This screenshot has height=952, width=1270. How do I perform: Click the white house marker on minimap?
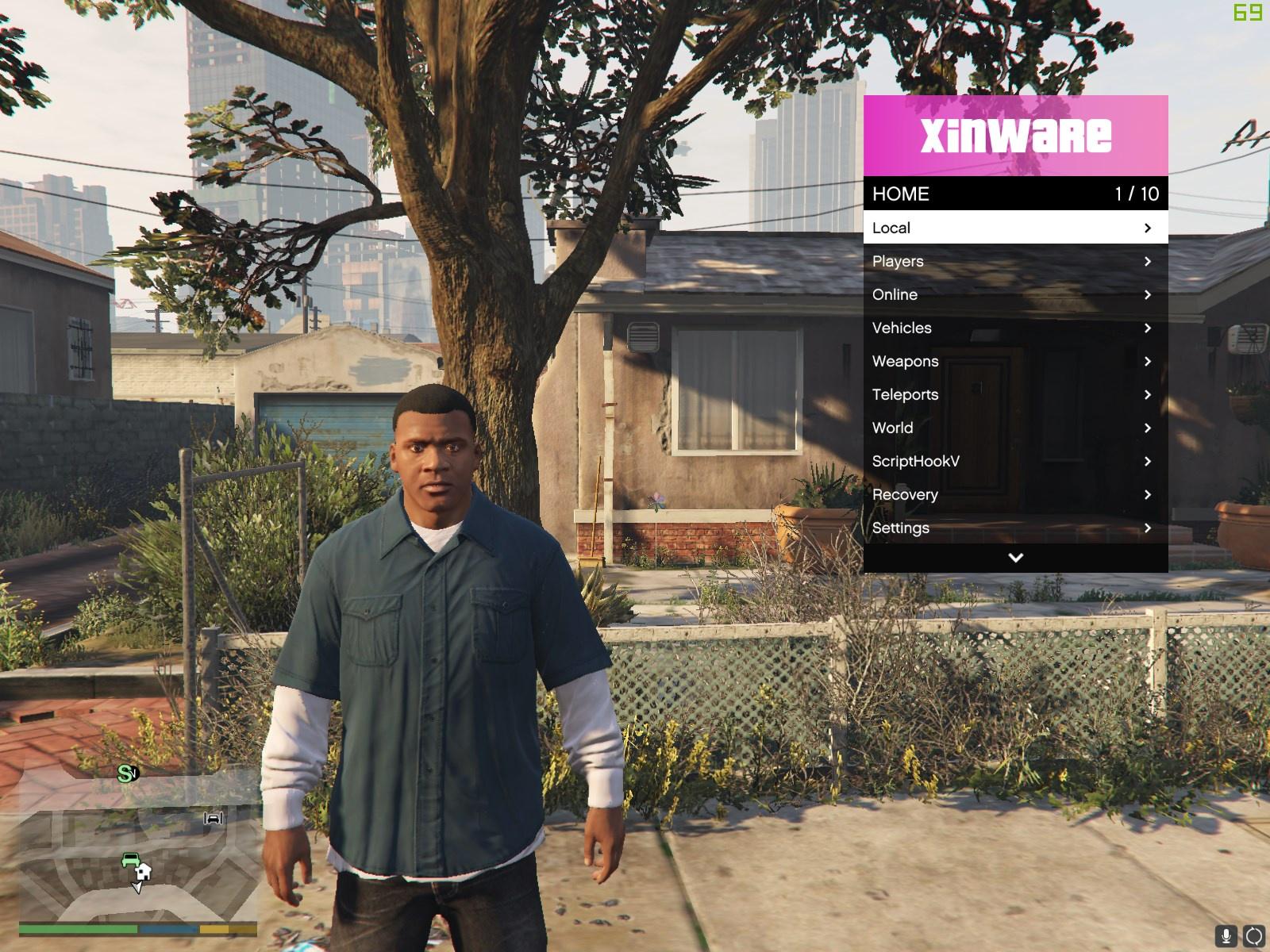click(144, 872)
